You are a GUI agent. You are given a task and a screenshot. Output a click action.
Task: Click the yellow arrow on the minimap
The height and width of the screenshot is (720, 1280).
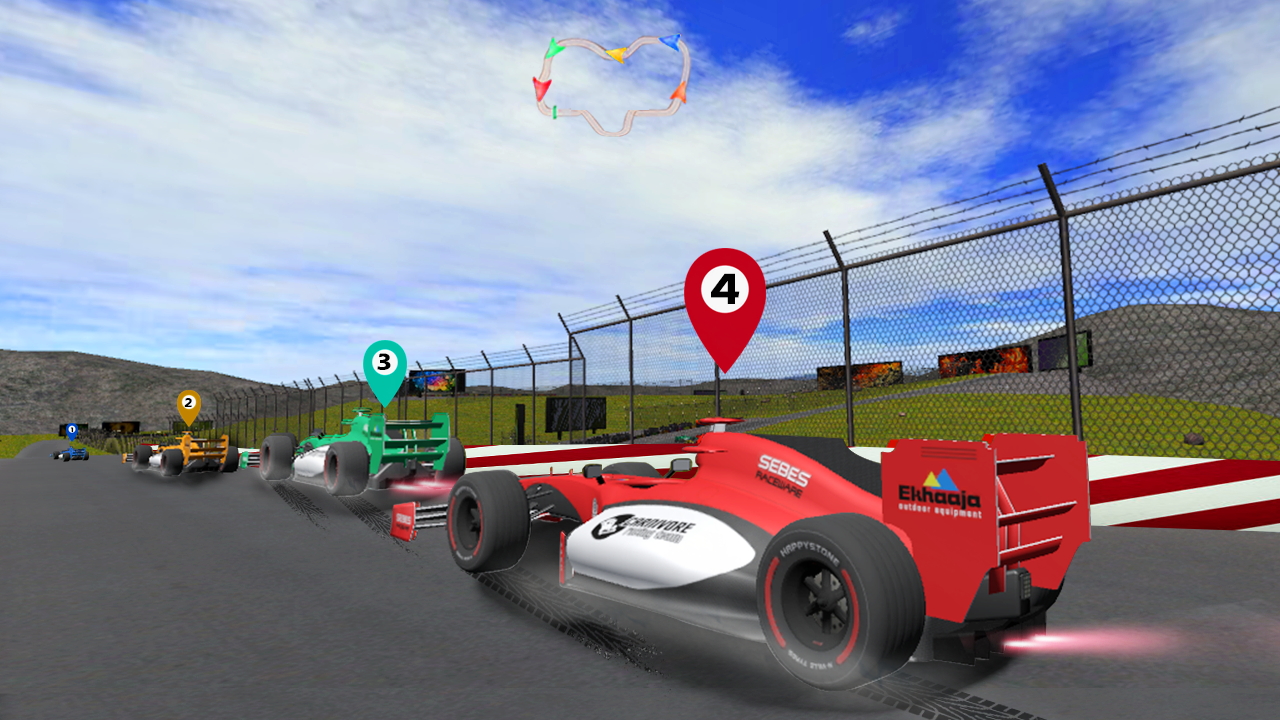coord(617,54)
